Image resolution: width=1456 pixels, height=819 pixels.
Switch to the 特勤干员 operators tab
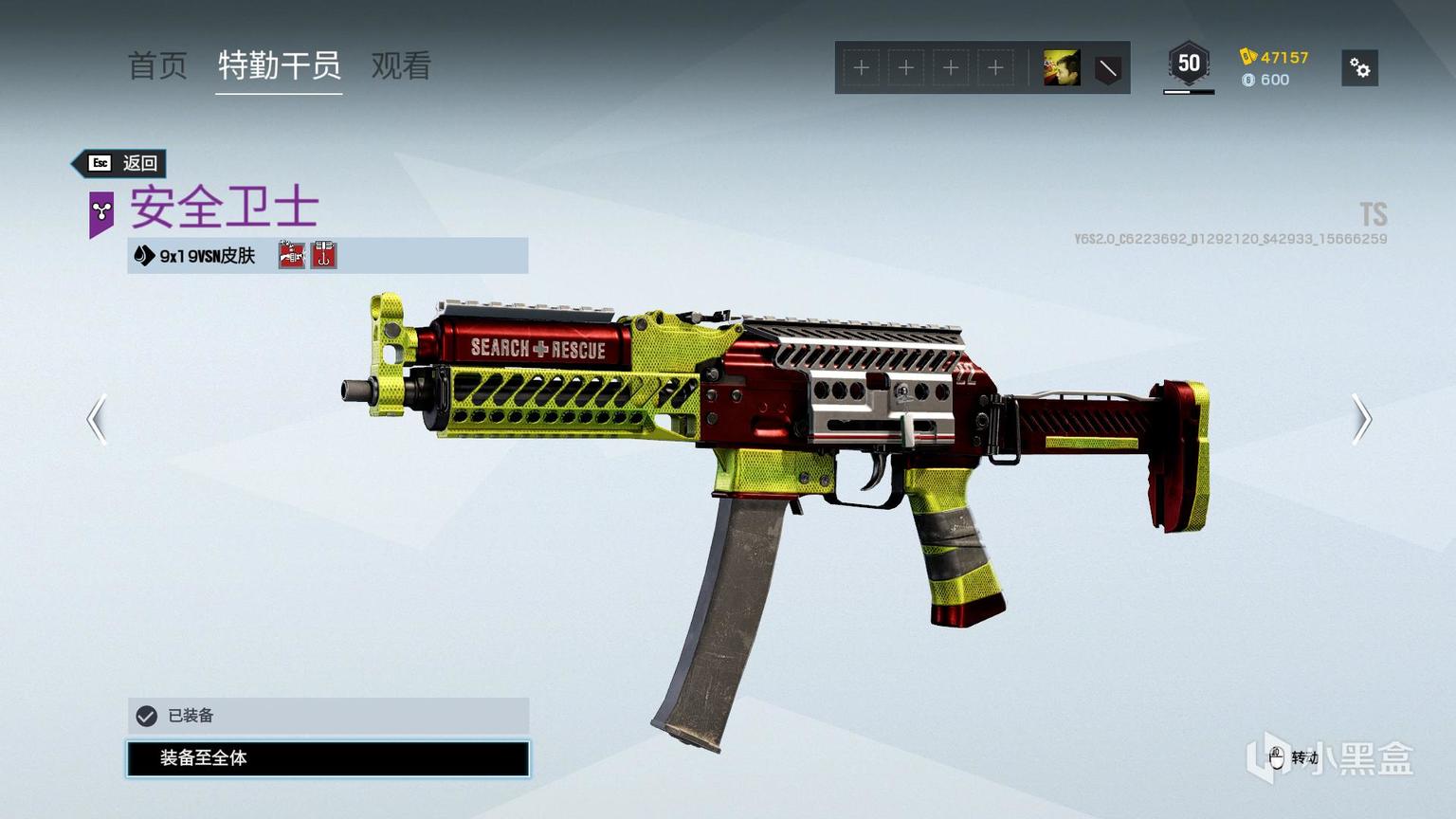coord(279,65)
